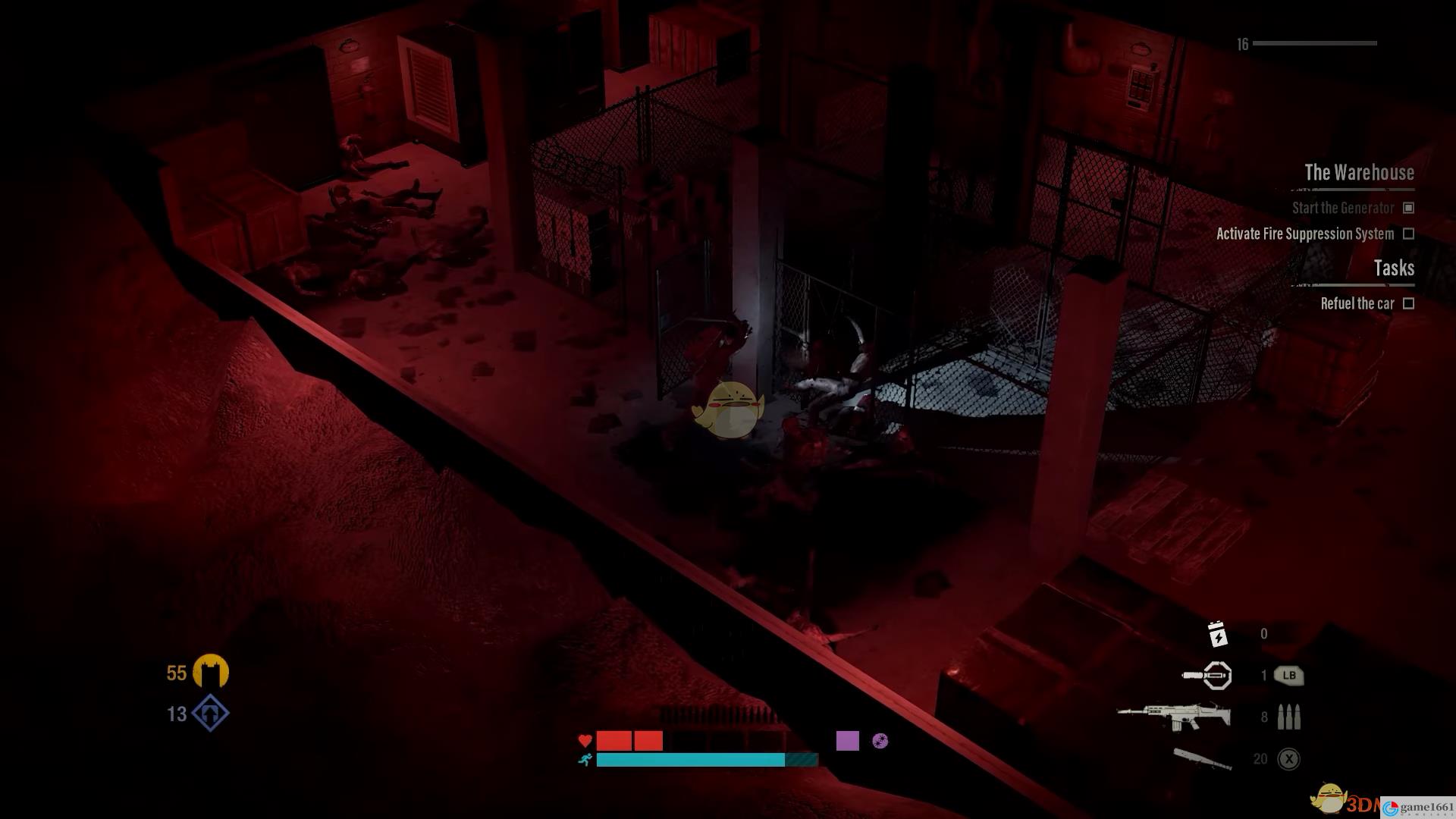Screen dimensions: 1456x819
Task: Select the baseball bat melee weapon
Action: coord(1202,758)
